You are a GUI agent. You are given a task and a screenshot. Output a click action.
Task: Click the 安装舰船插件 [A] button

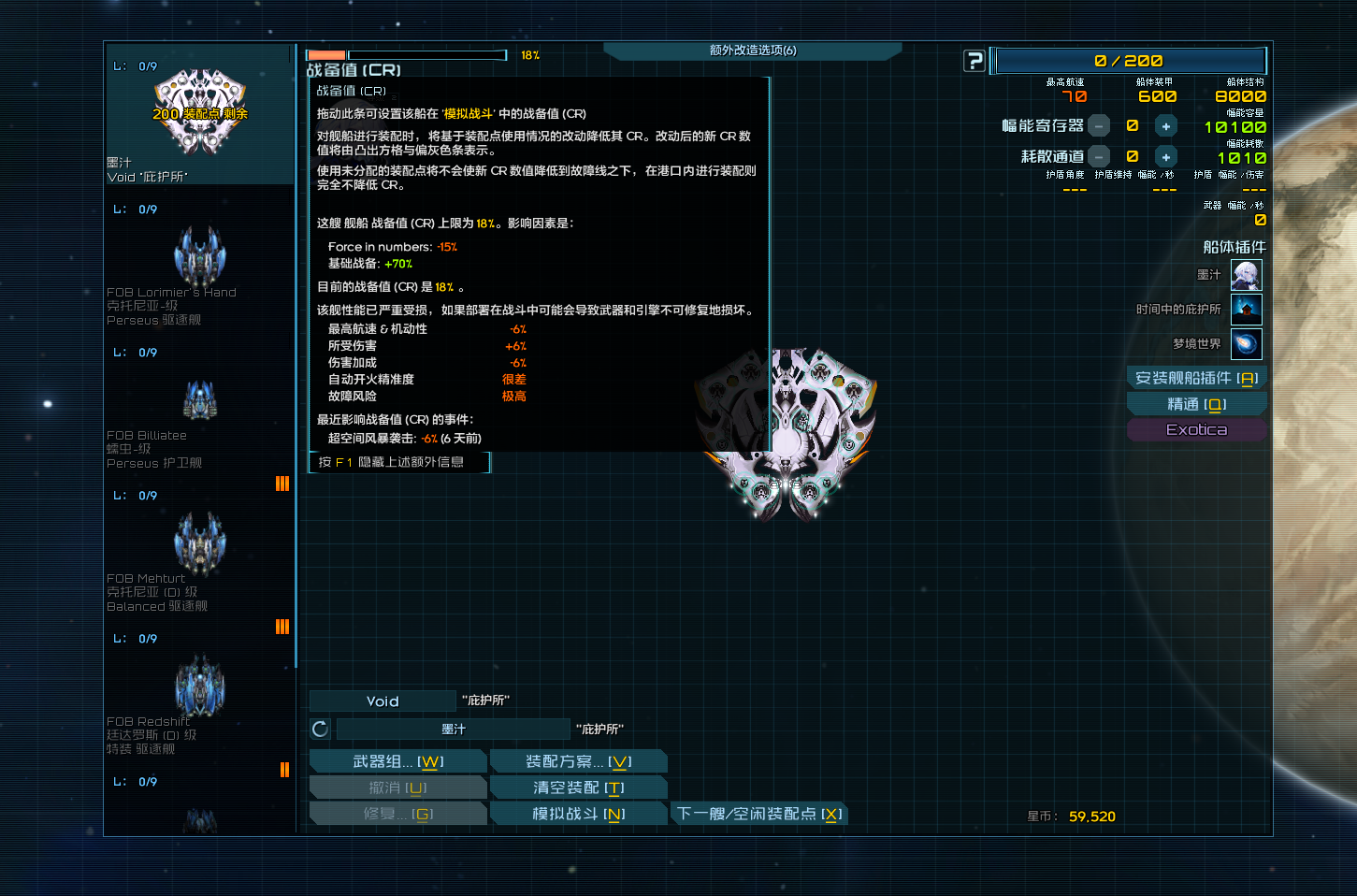point(1196,378)
